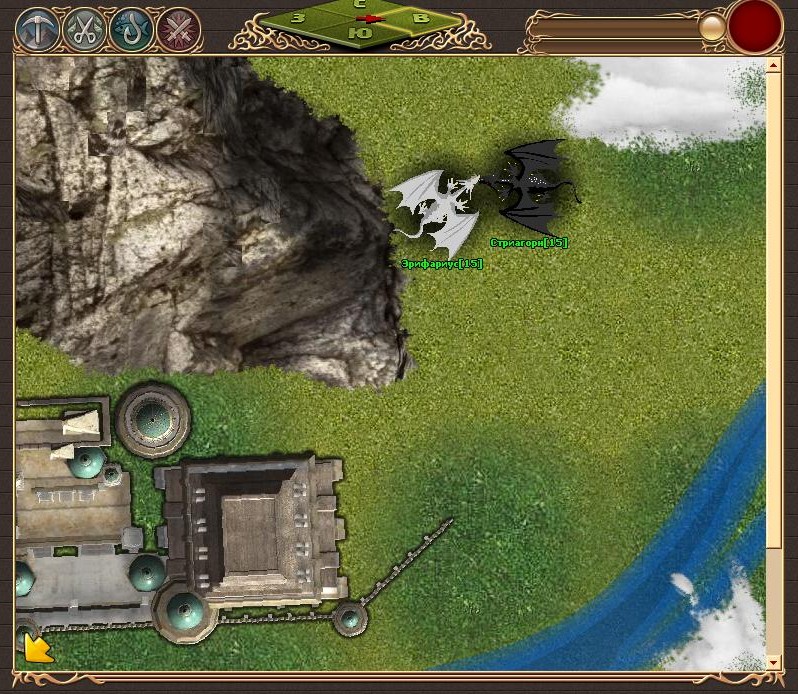Click the map scrollbar up arrow
798x694 pixels.
point(773,66)
